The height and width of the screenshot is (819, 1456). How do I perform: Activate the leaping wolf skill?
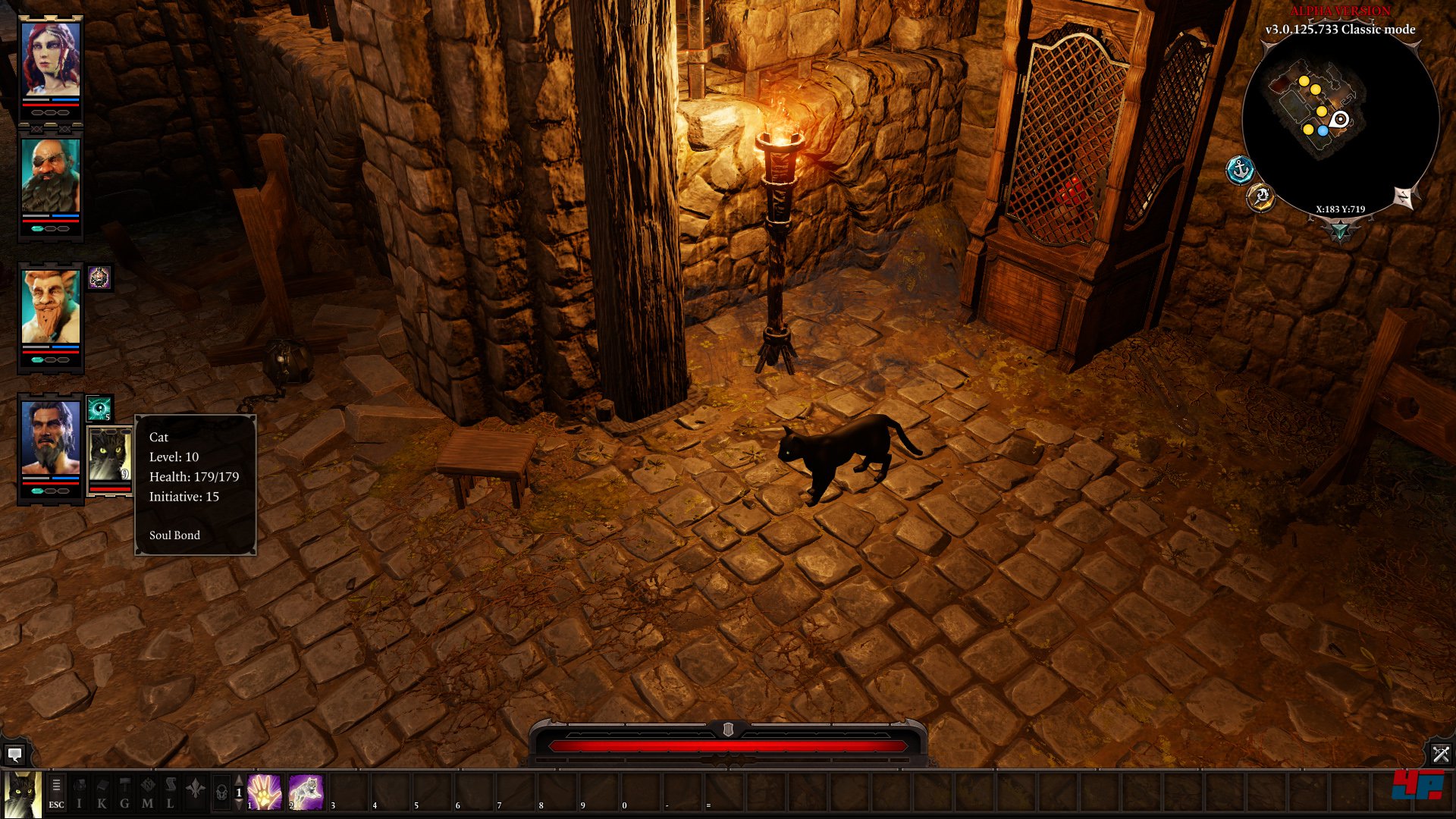coord(306,792)
